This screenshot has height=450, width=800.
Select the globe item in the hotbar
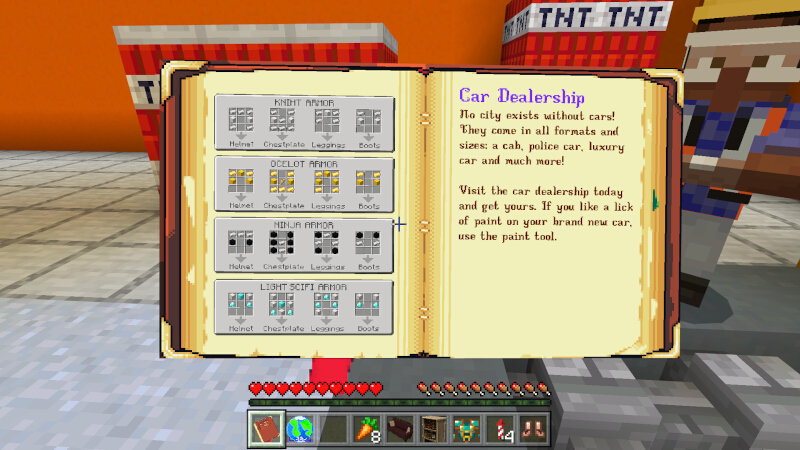pos(299,428)
